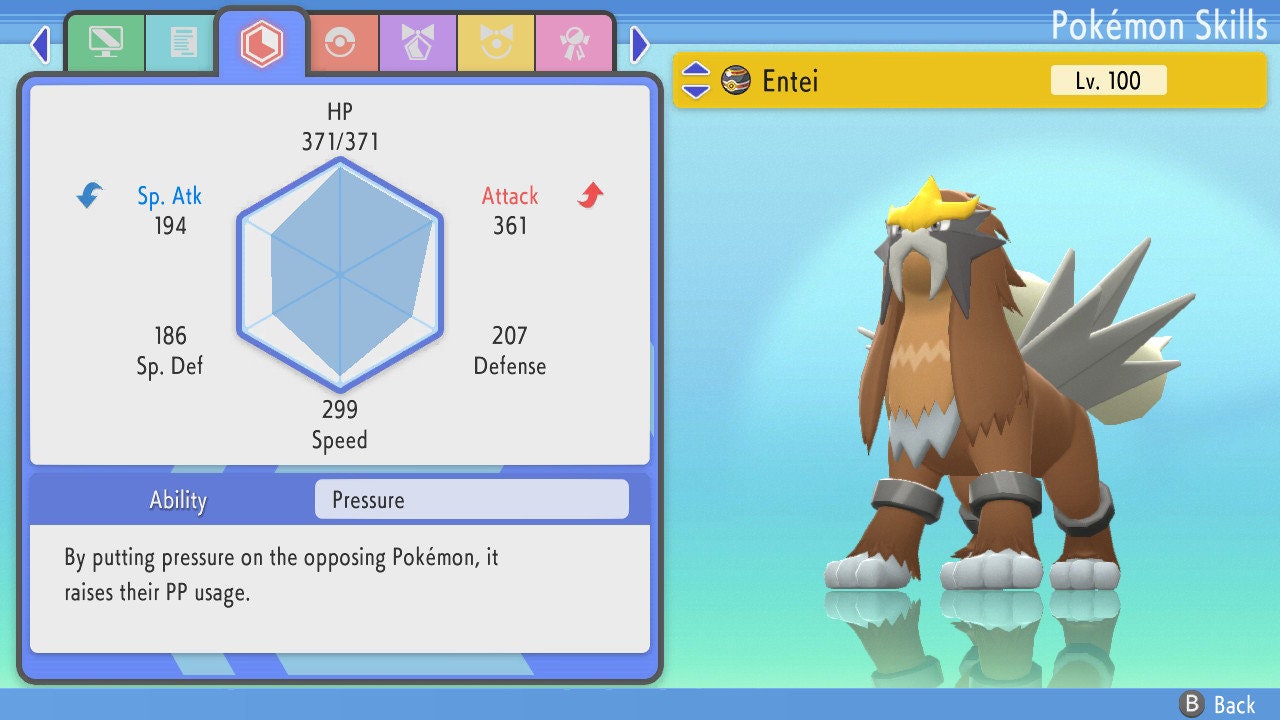
Task: Select the red hexagon skills tab
Action: click(261, 42)
